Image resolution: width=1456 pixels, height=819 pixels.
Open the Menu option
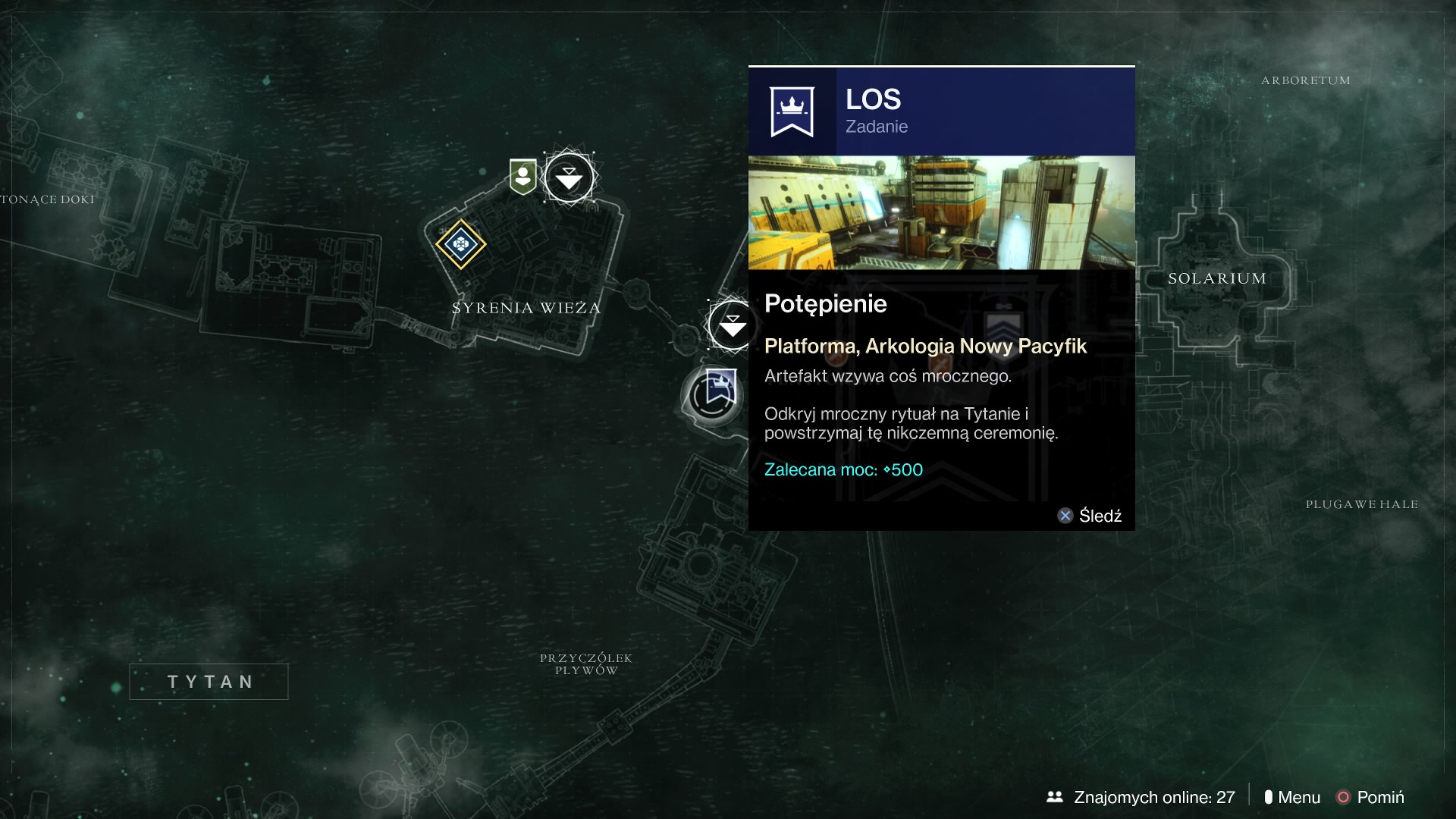tap(1292, 797)
